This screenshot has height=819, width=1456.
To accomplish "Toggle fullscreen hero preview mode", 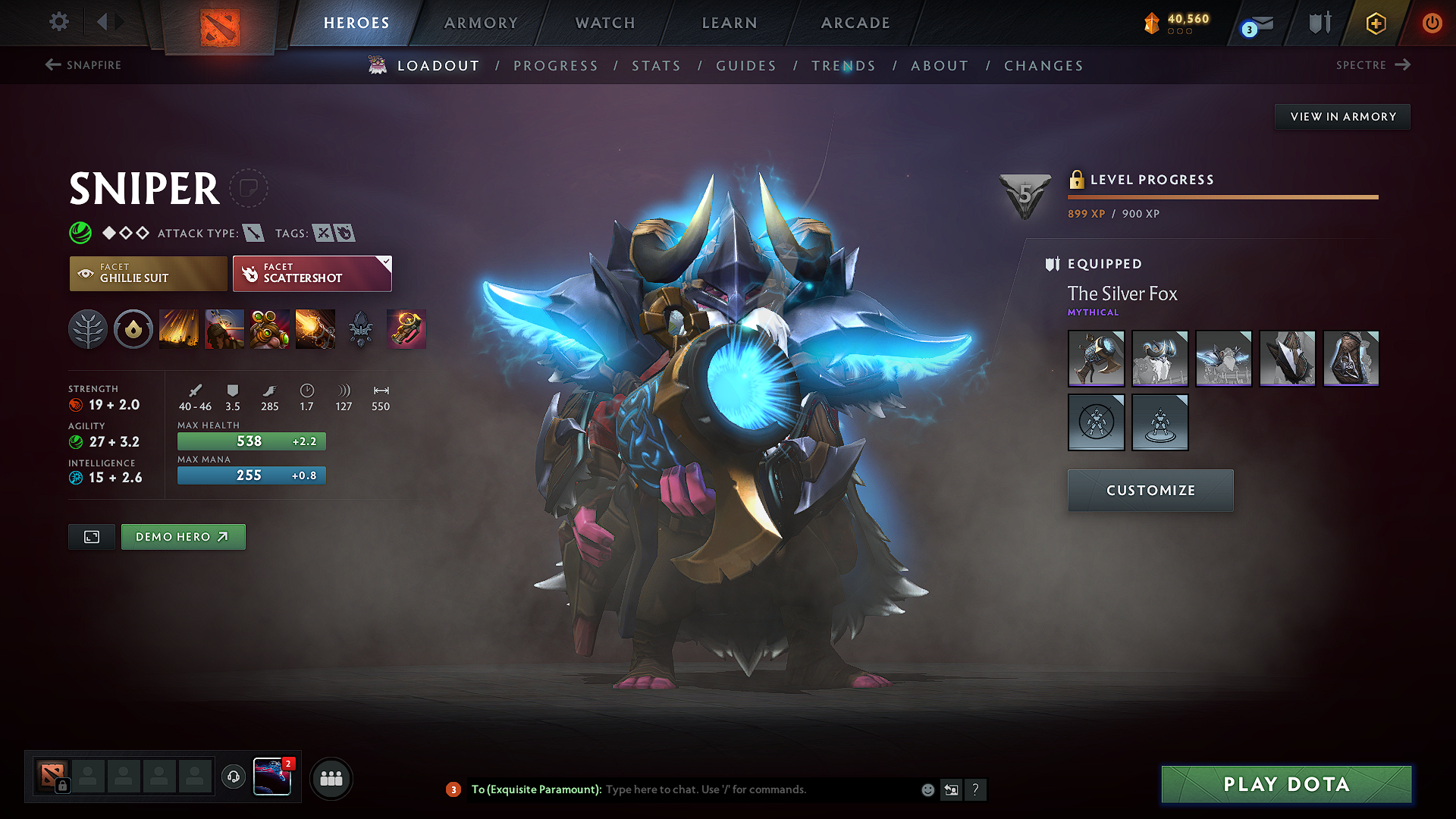I will (x=91, y=537).
